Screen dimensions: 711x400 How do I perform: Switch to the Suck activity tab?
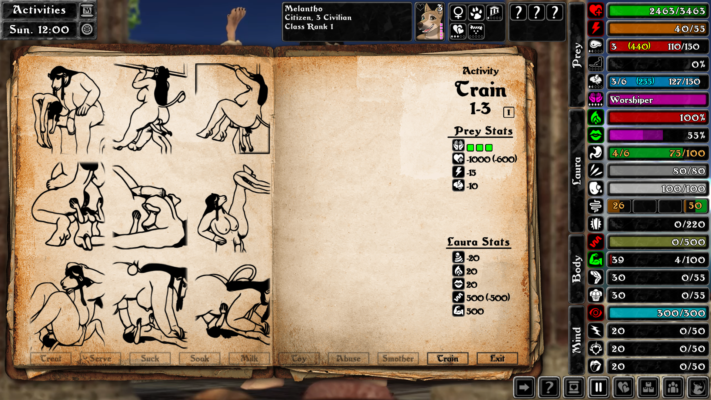[149, 358]
